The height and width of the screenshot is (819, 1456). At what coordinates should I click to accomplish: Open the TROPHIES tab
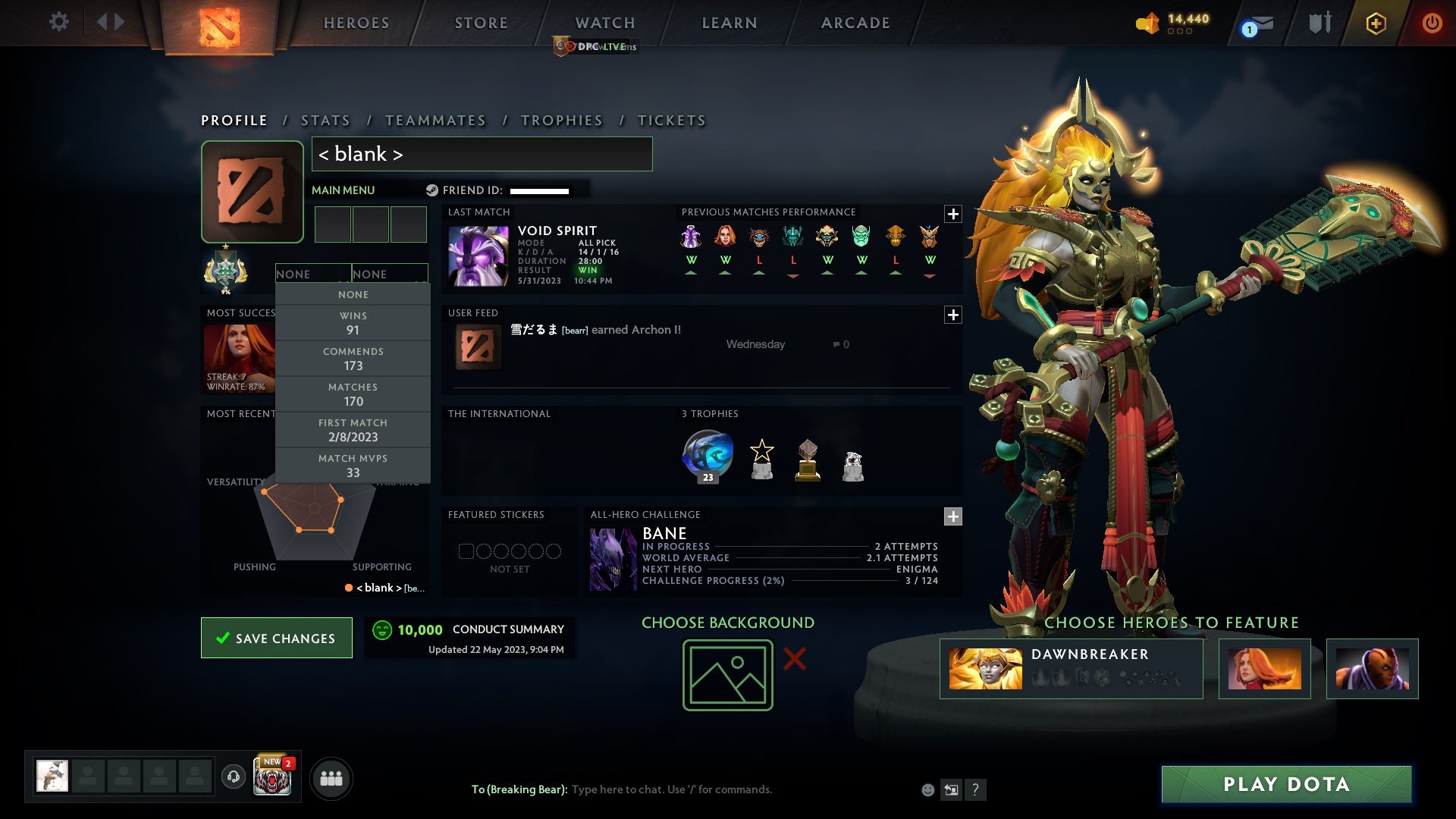pyautogui.click(x=561, y=120)
